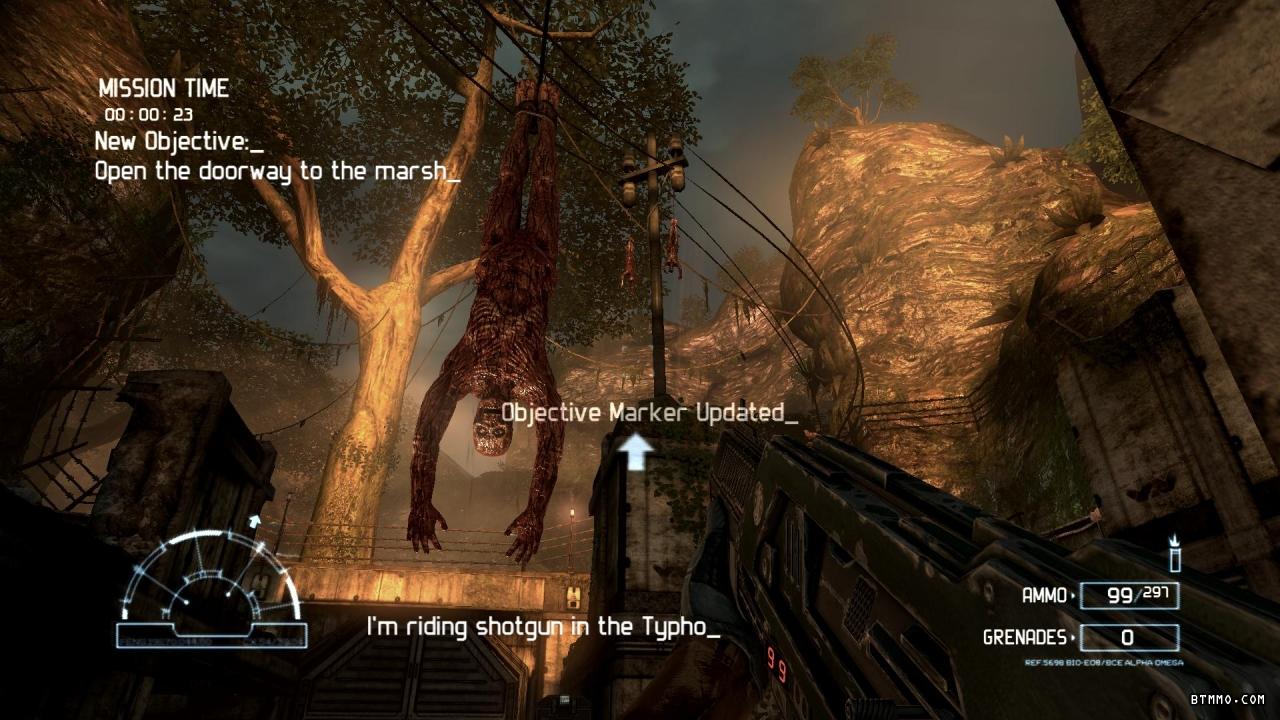Click the motion tracker radar
Viewport: 1280px width, 720px height.
[211, 590]
